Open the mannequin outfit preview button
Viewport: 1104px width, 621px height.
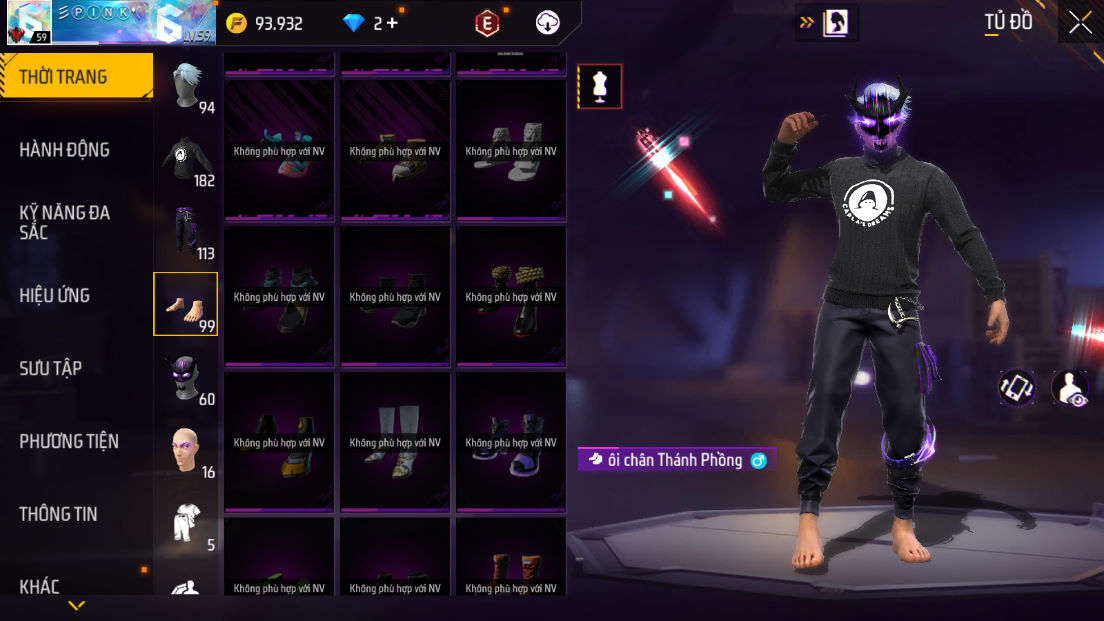pos(600,86)
